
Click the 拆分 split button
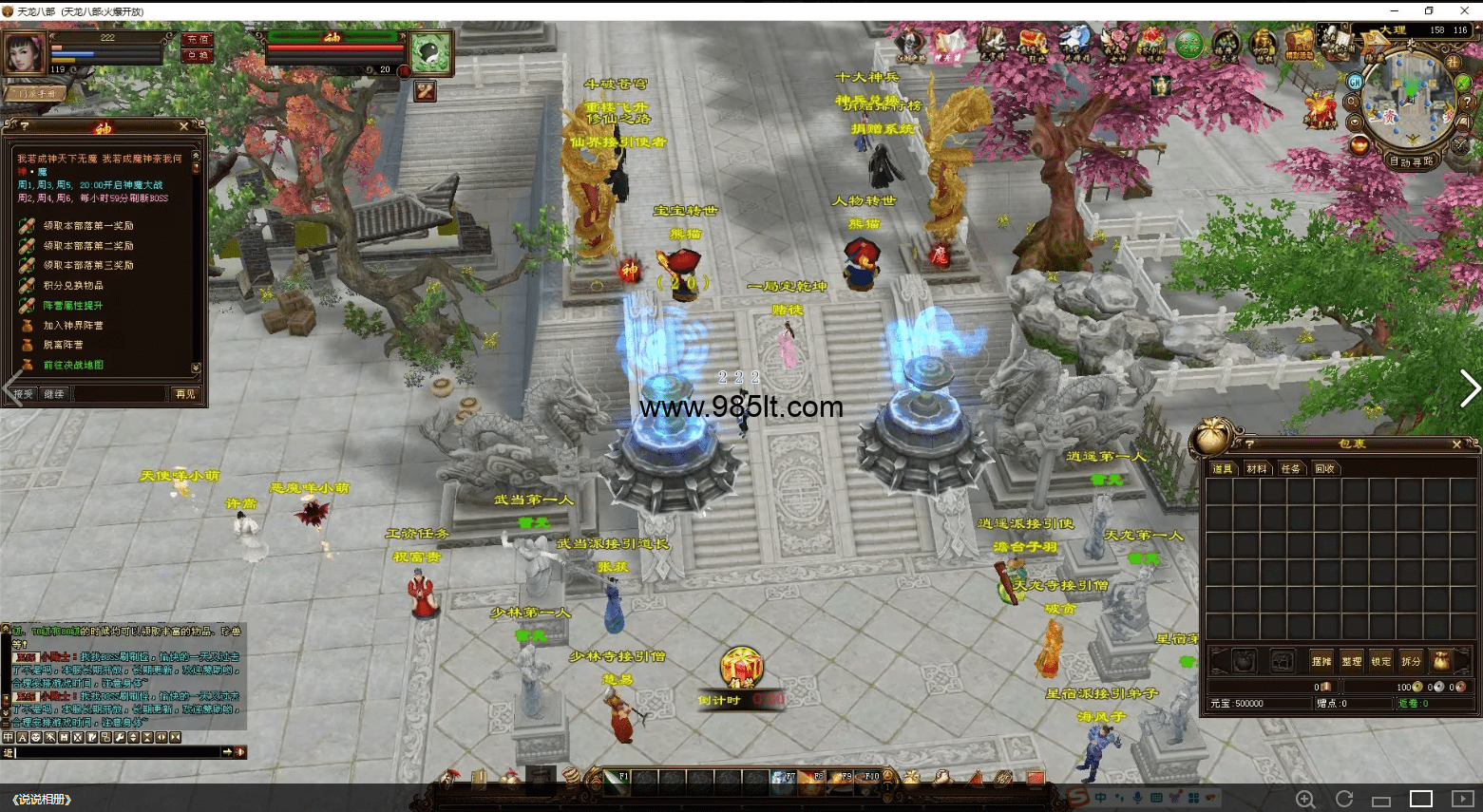click(1411, 661)
